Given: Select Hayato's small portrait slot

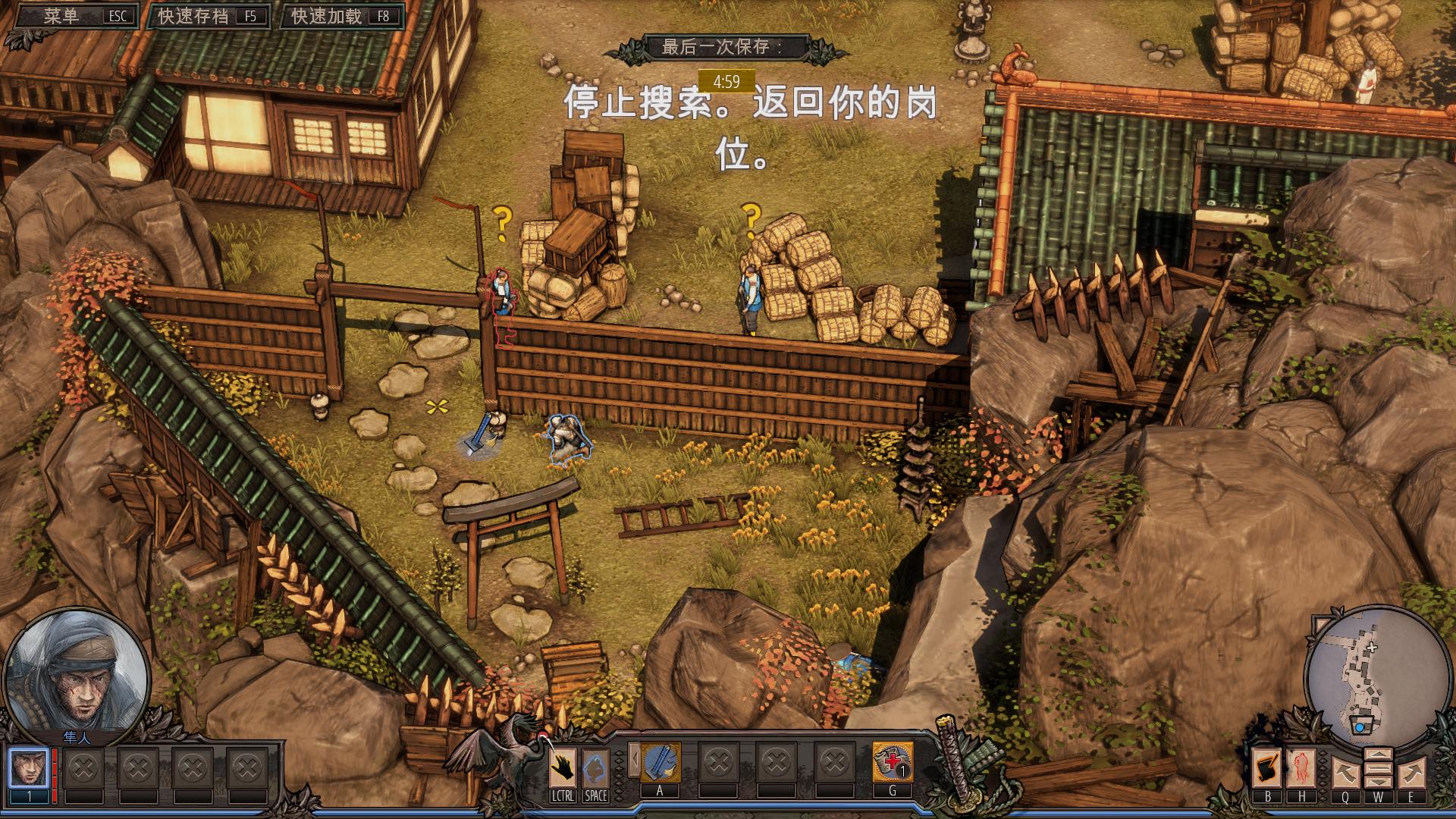Looking at the screenshot, I should [30, 767].
